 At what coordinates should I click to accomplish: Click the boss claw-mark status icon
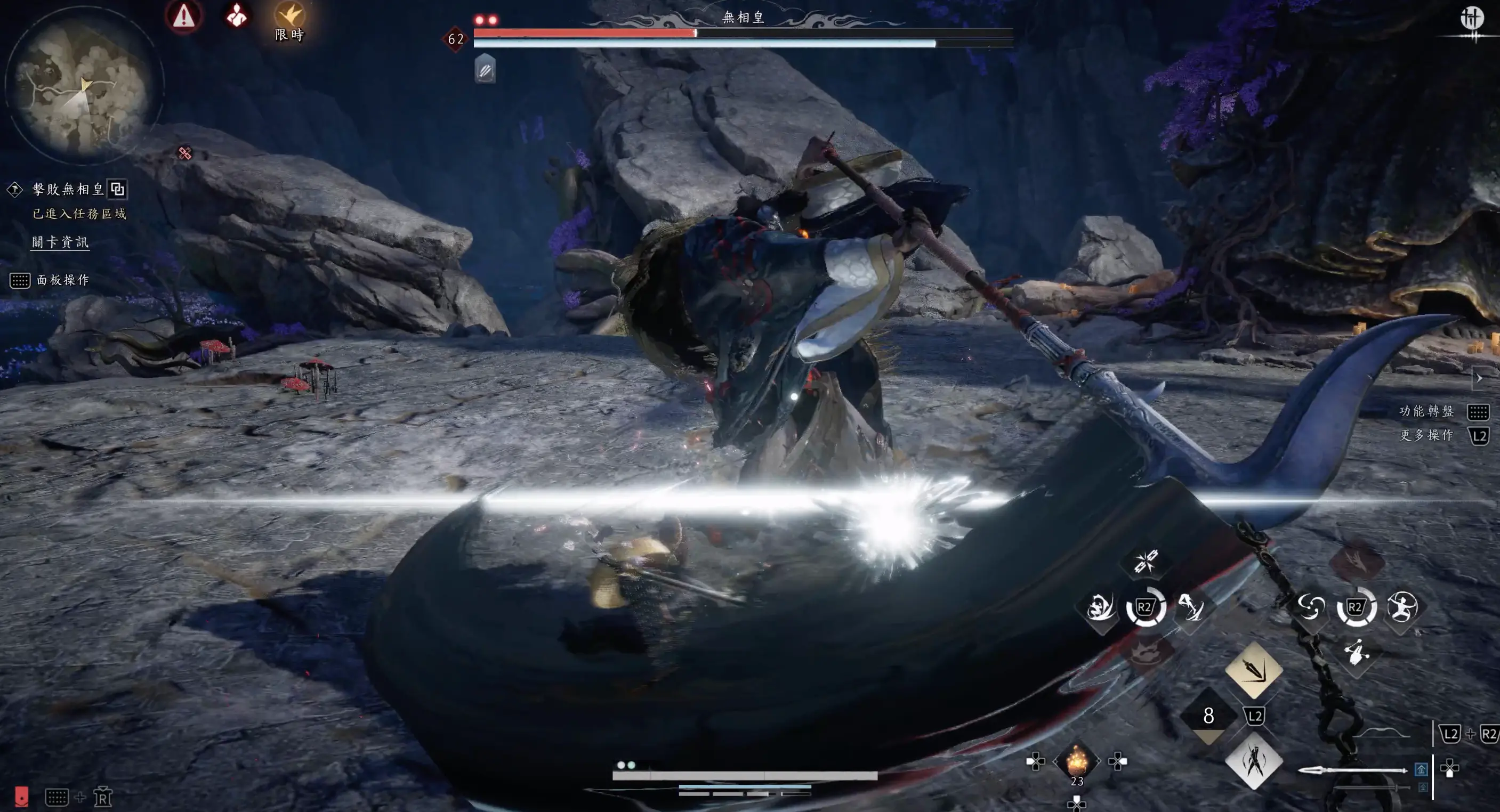click(x=485, y=70)
